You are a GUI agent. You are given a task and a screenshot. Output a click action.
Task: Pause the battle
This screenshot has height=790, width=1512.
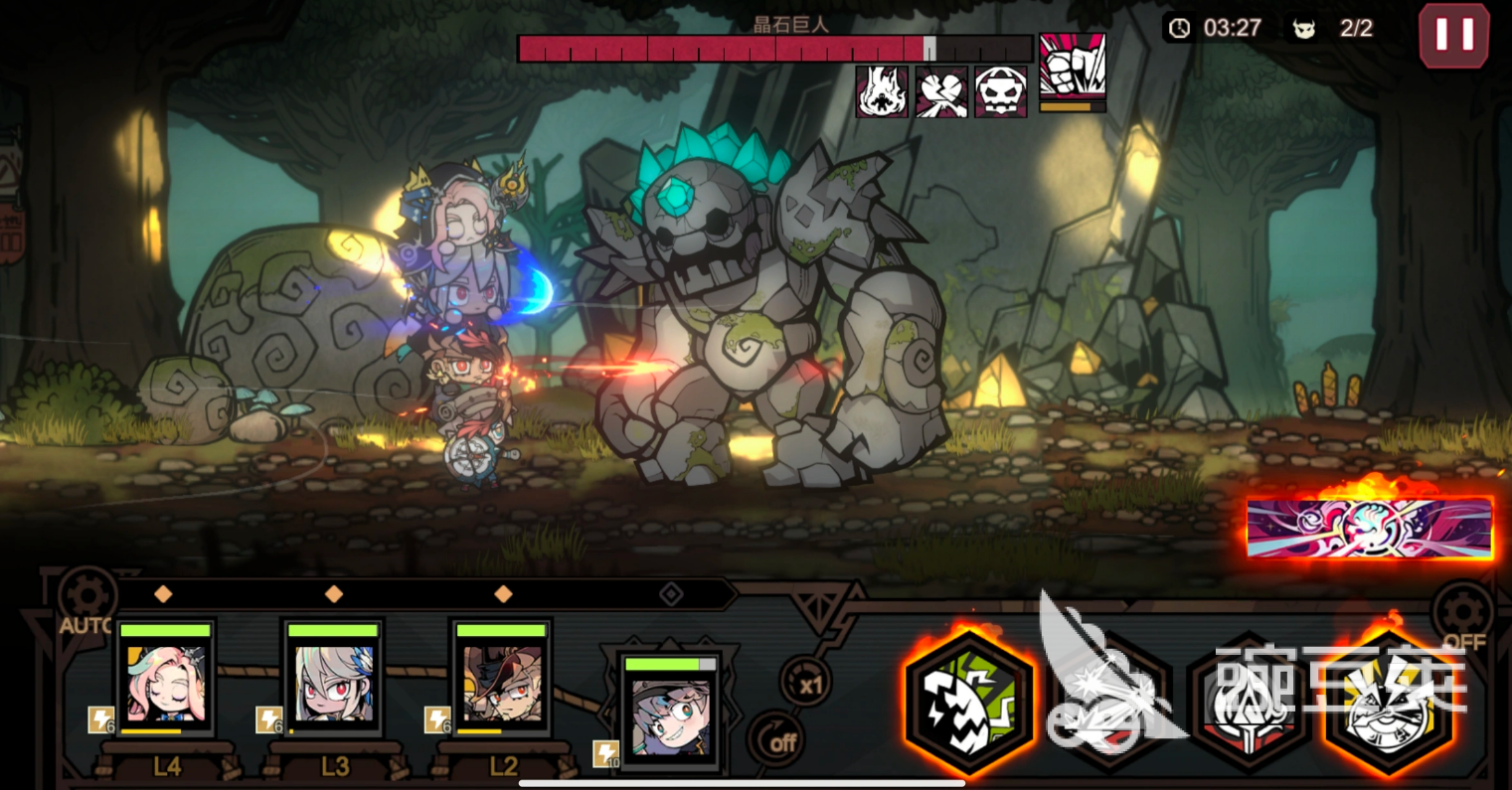point(1453,35)
